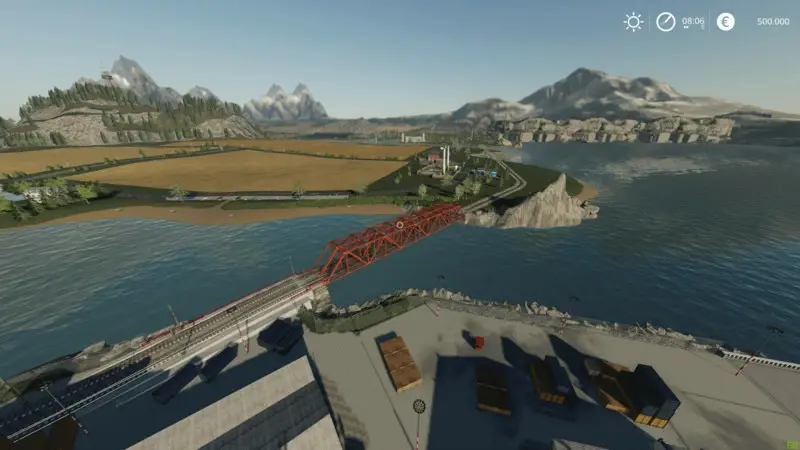Click the sun weather icon
This screenshot has width=800, height=450.
[x=633, y=21]
